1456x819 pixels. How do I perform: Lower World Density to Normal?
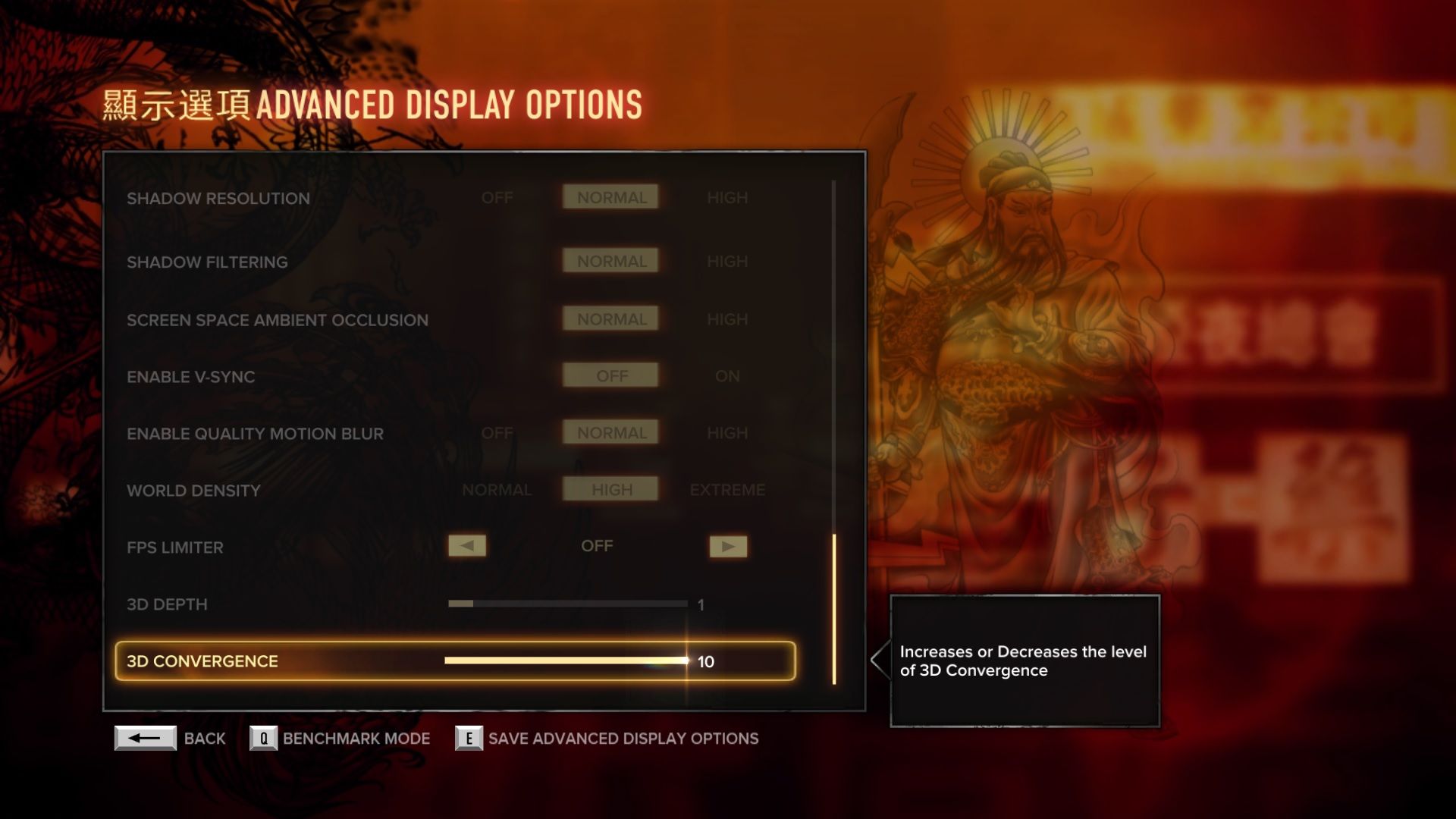point(497,490)
